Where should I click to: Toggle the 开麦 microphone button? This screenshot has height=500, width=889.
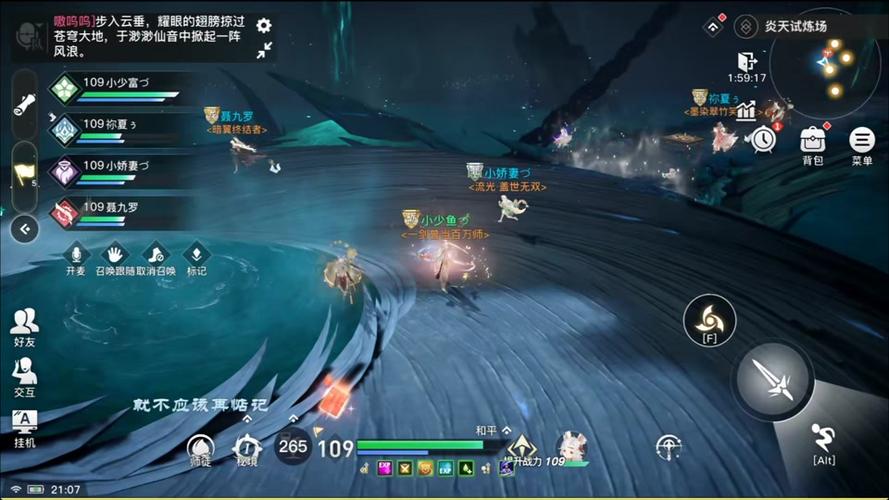click(76, 257)
